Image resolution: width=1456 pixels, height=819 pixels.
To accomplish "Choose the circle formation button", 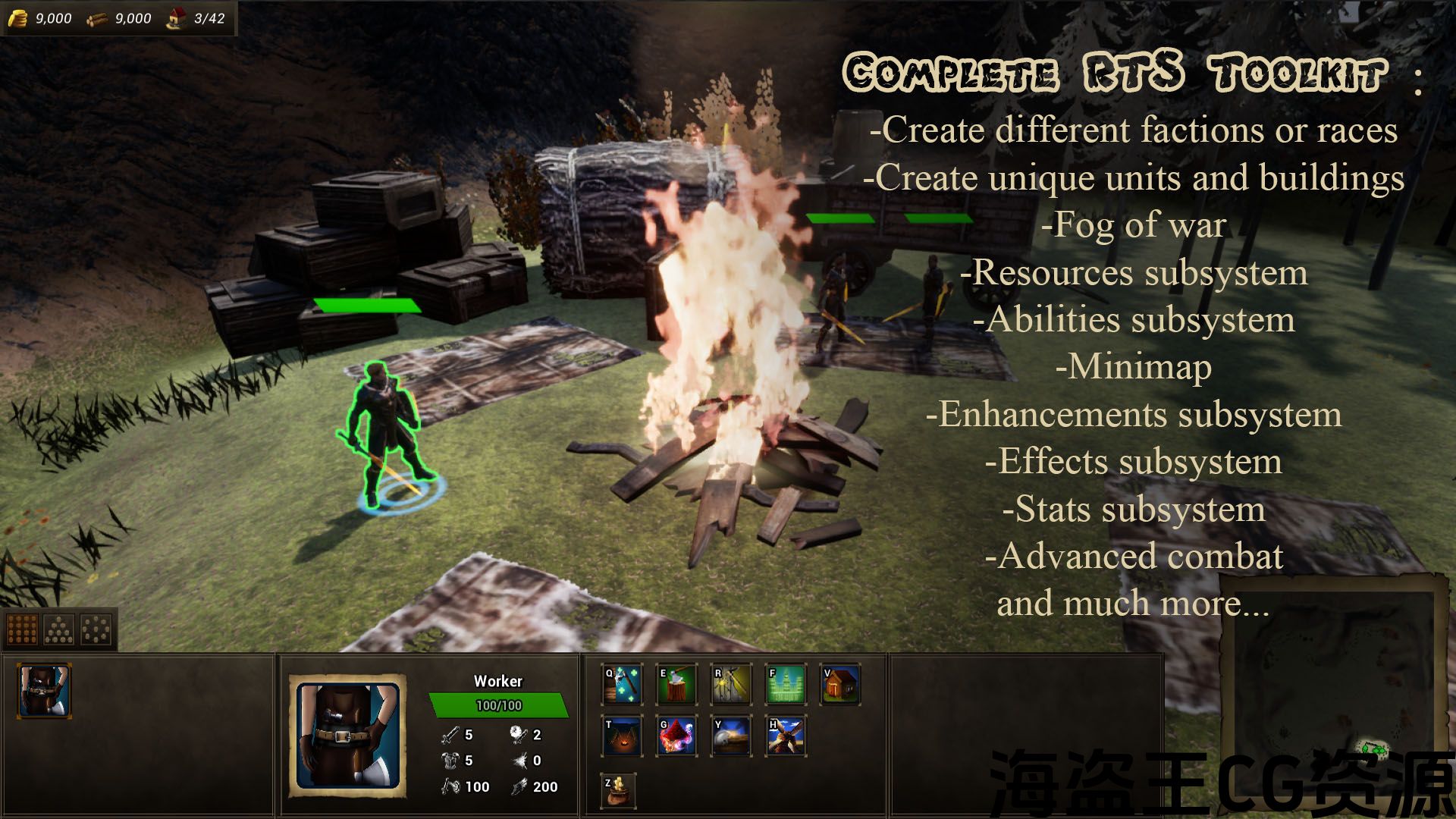I will pos(96,629).
